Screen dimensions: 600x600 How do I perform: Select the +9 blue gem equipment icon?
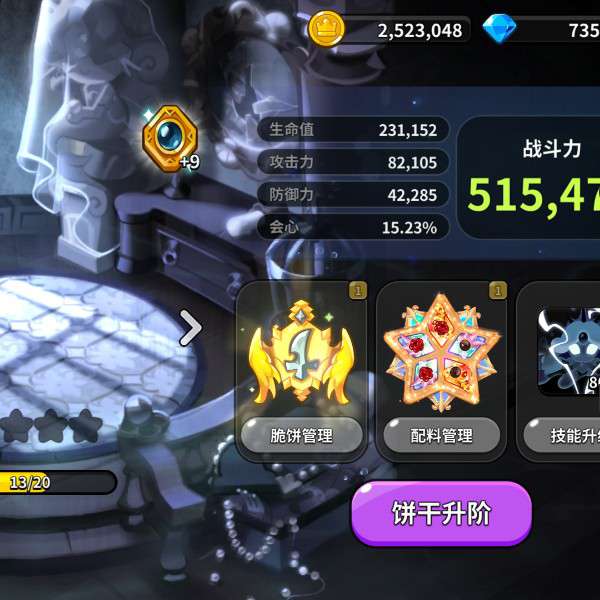[171, 138]
